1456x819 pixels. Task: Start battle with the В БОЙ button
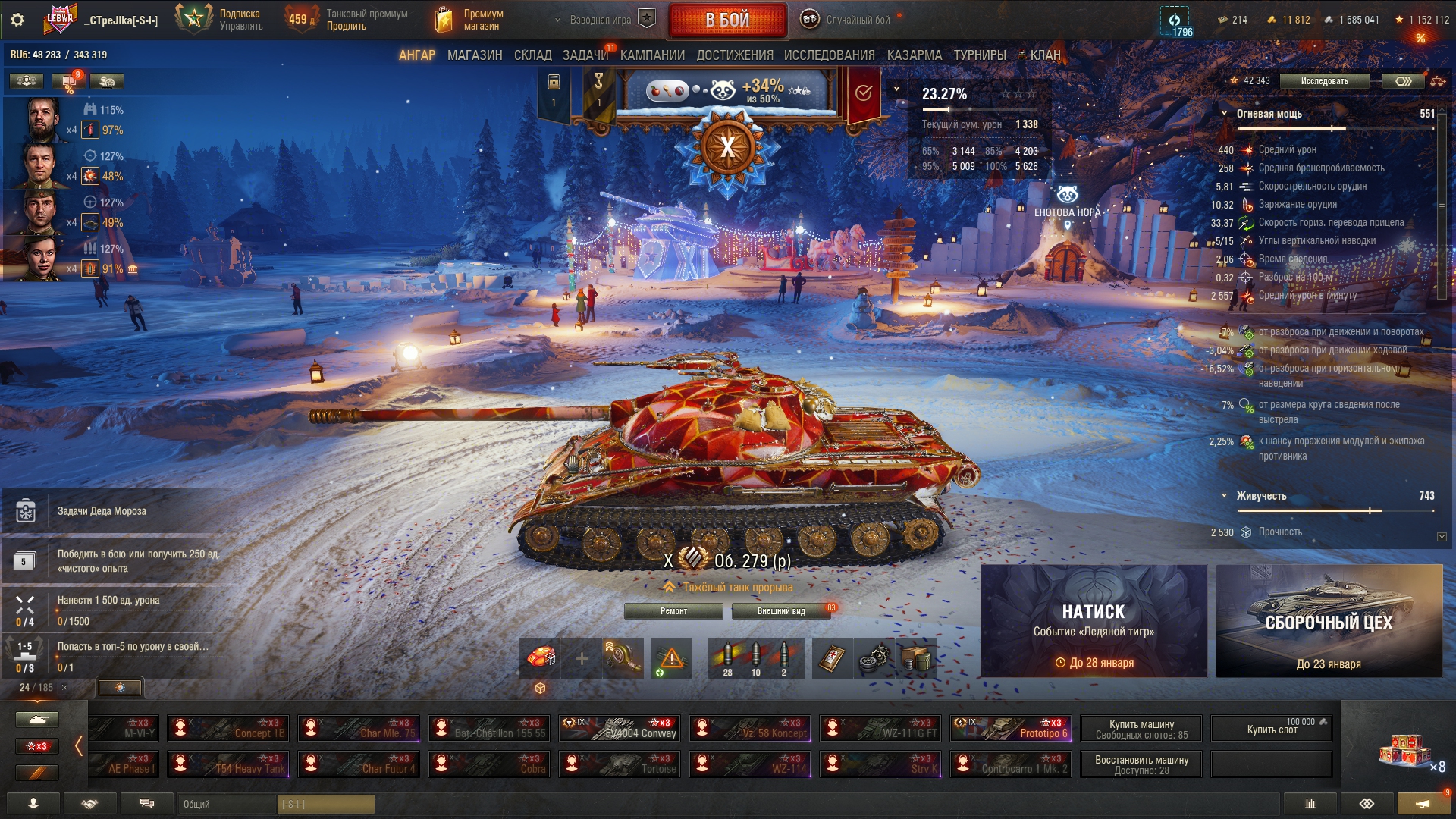tap(726, 20)
